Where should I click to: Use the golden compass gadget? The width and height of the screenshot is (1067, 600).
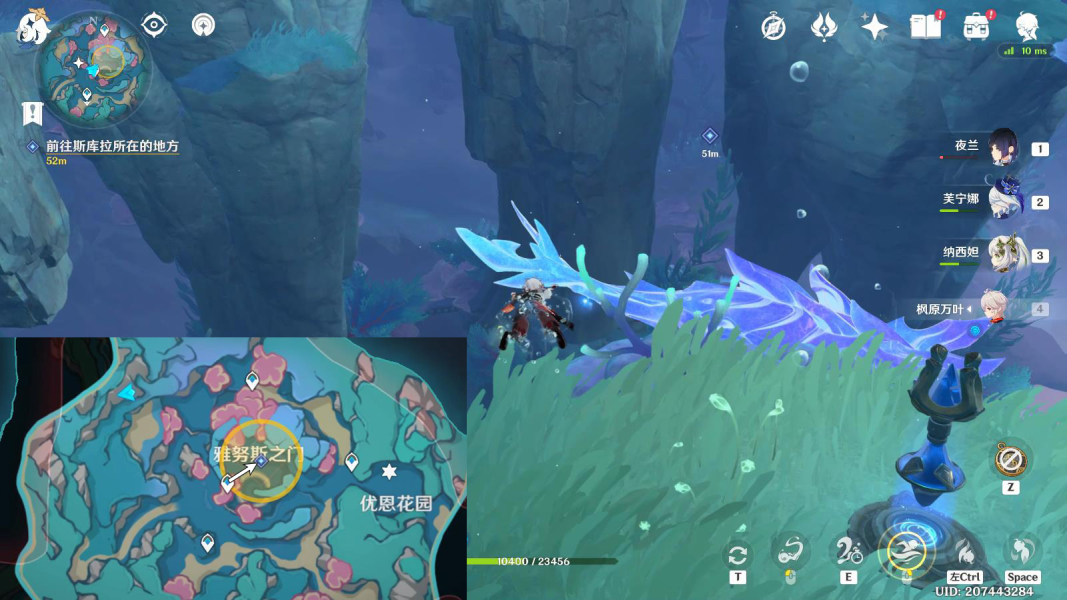click(1011, 461)
